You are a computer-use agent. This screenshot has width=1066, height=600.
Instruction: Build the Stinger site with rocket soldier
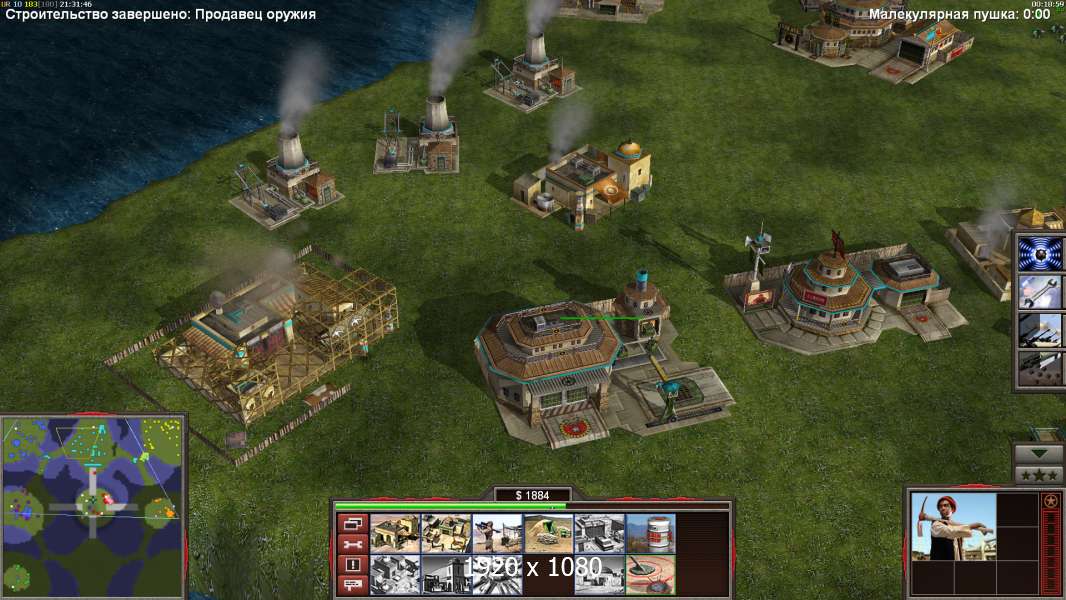(x=497, y=533)
